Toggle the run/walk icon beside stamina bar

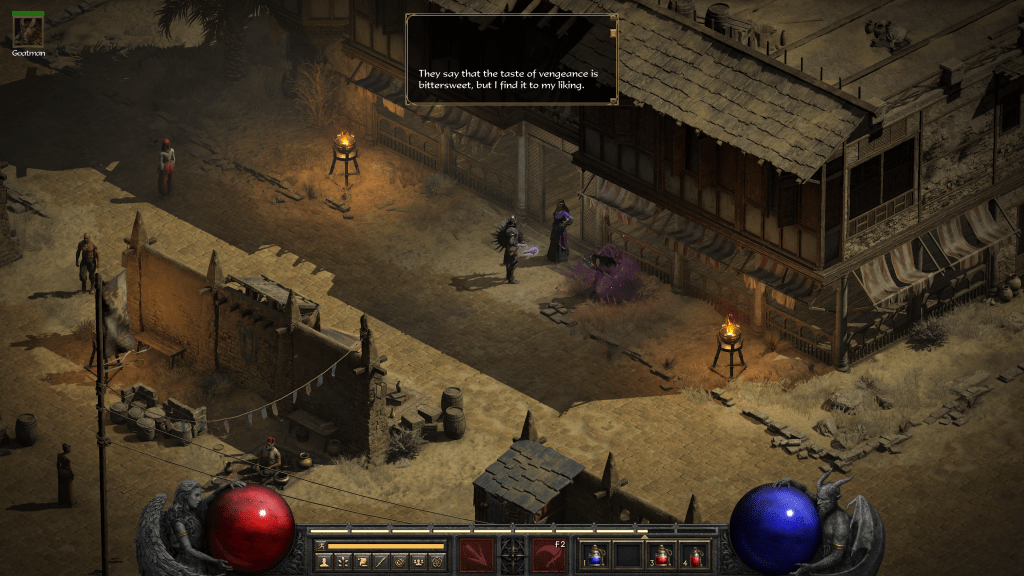(x=321, y=546)
